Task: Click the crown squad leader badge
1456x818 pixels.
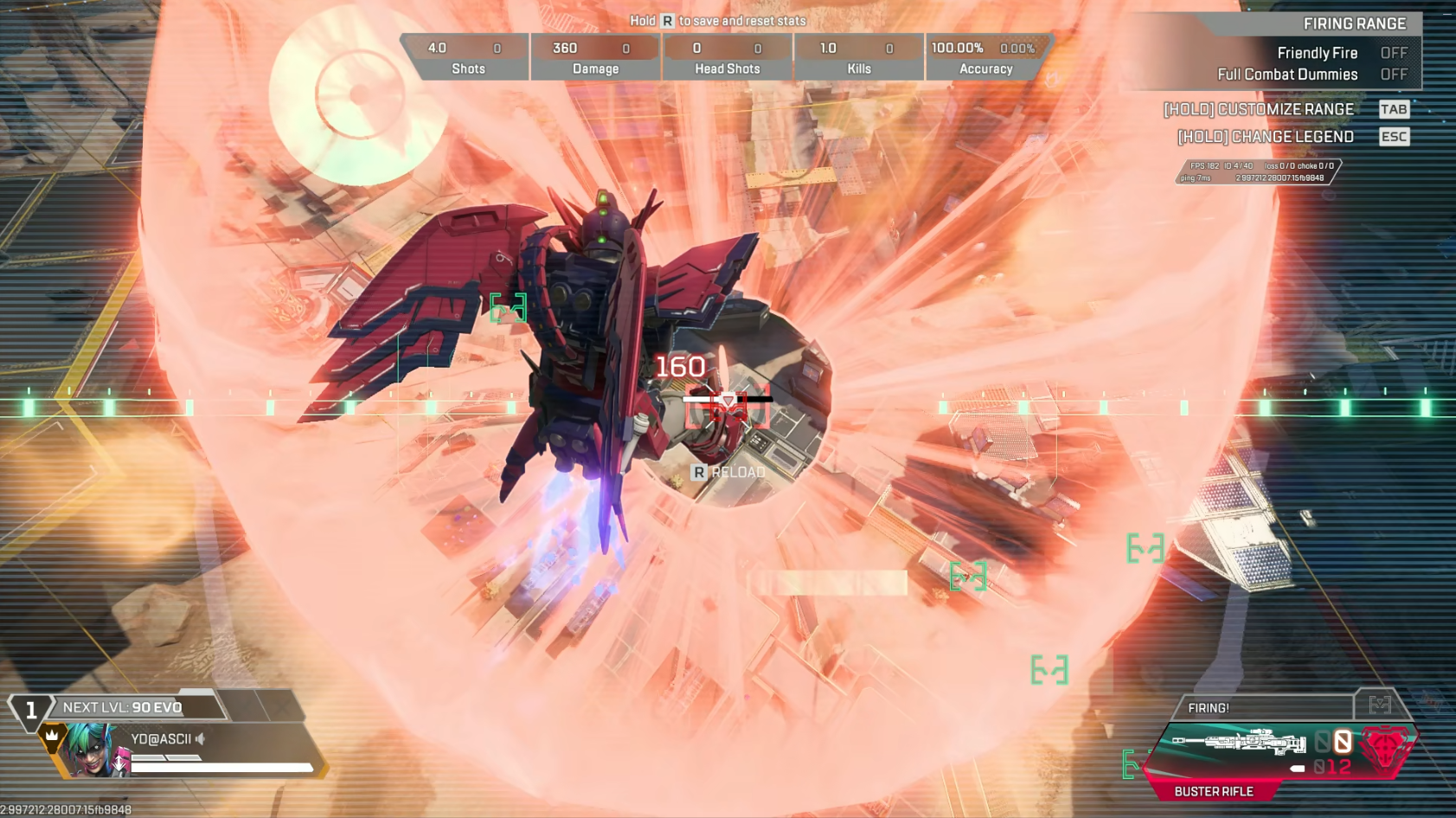Action: click(x=52, y=736)
